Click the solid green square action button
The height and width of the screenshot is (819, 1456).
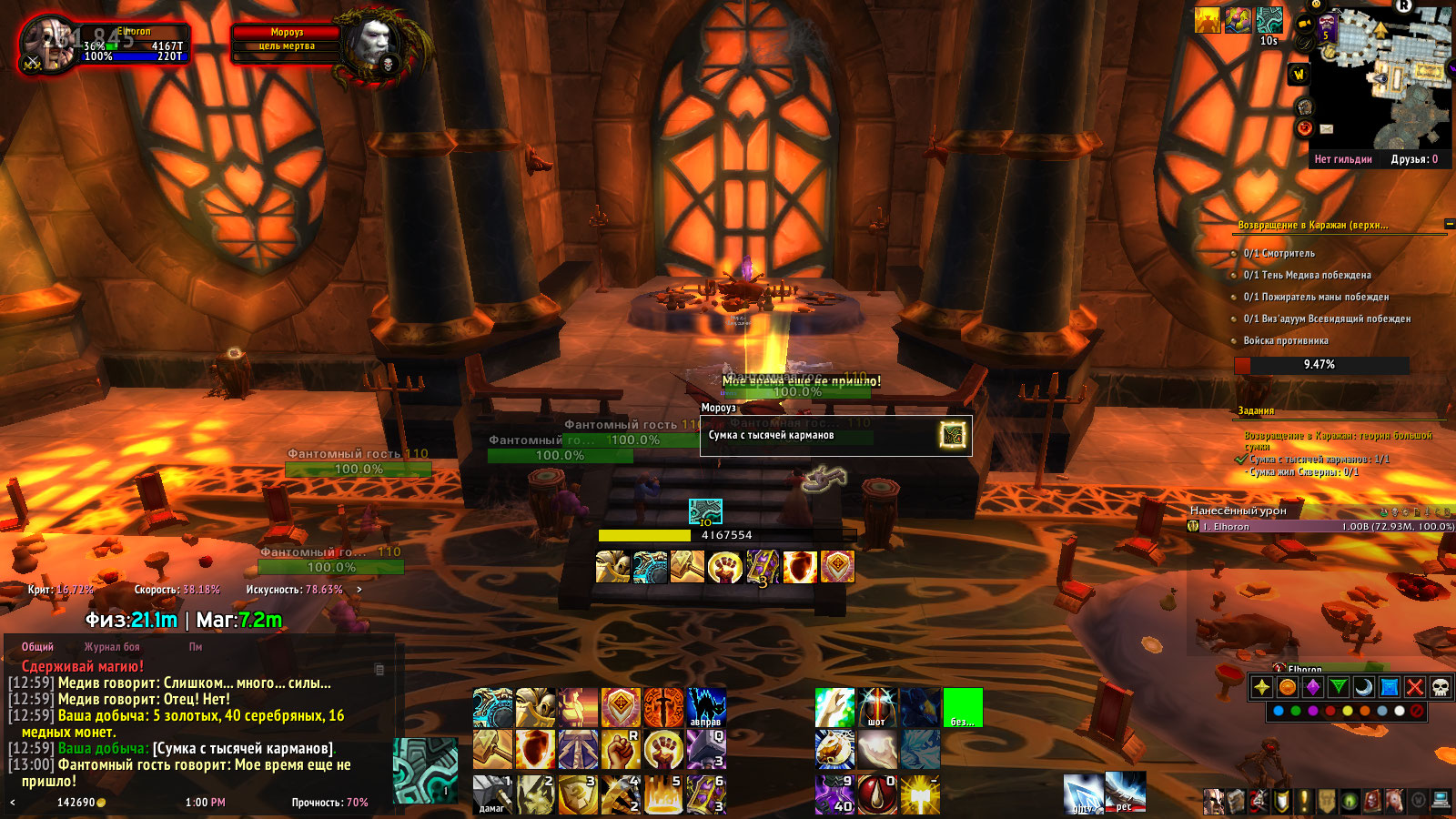tap(963, 707)
